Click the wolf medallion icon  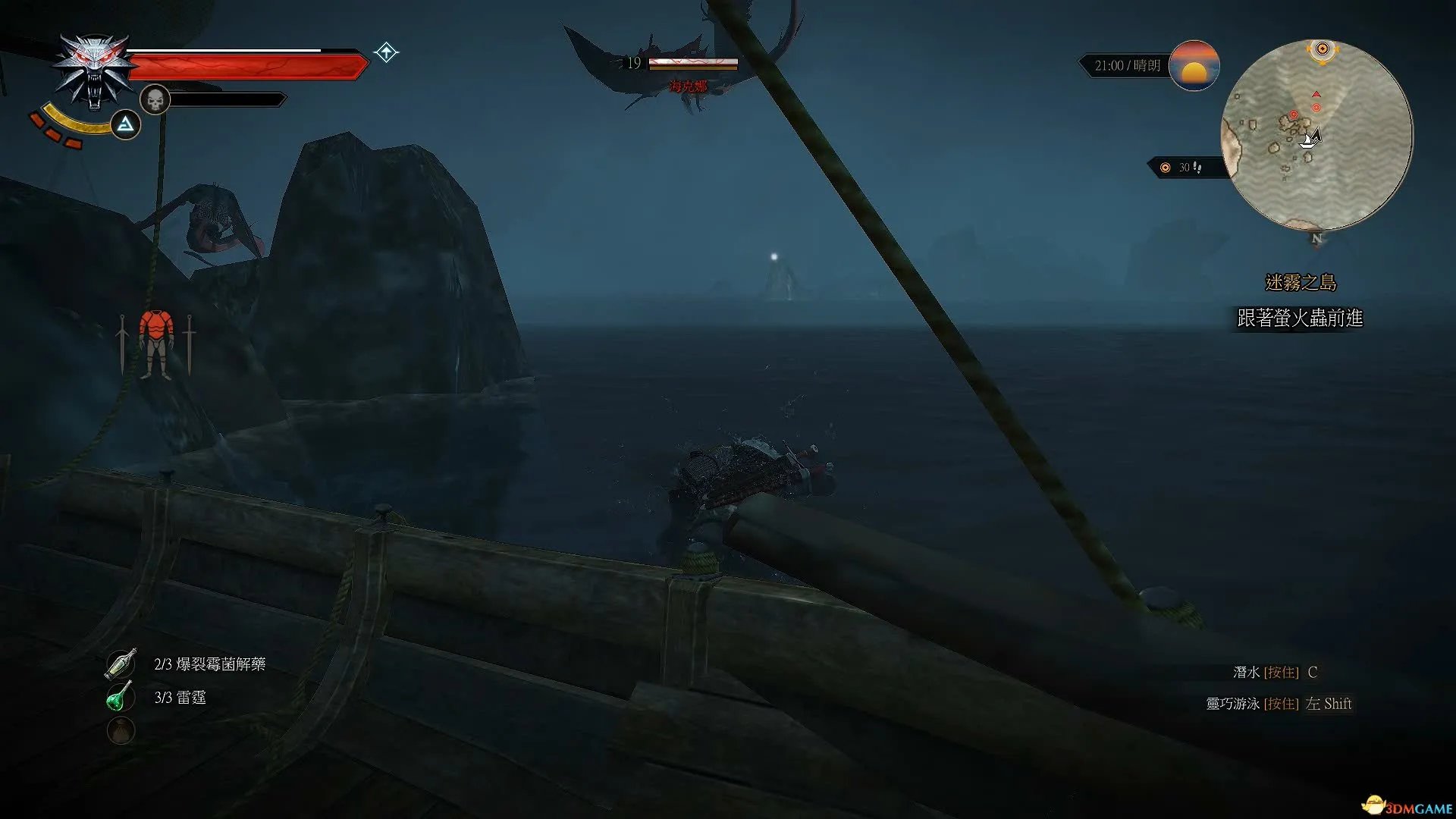pyautogui.click(x=94, y=71)
